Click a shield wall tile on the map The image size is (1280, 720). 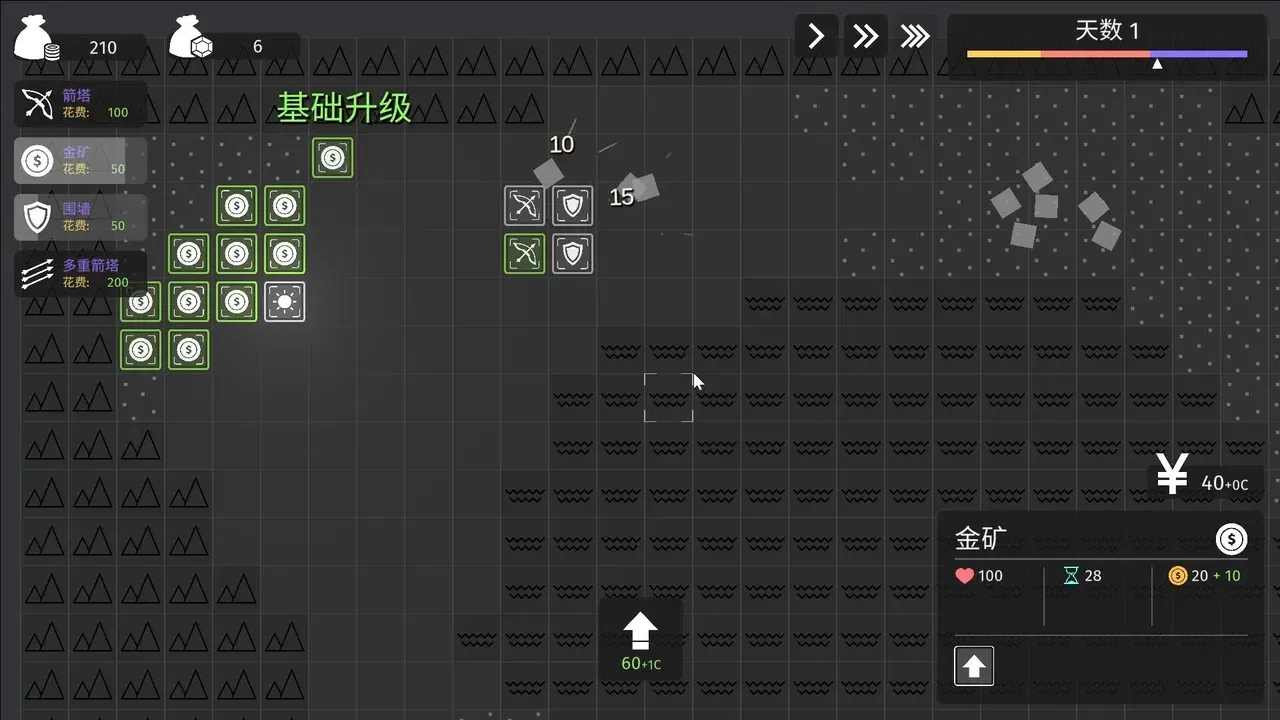(572, 205)
